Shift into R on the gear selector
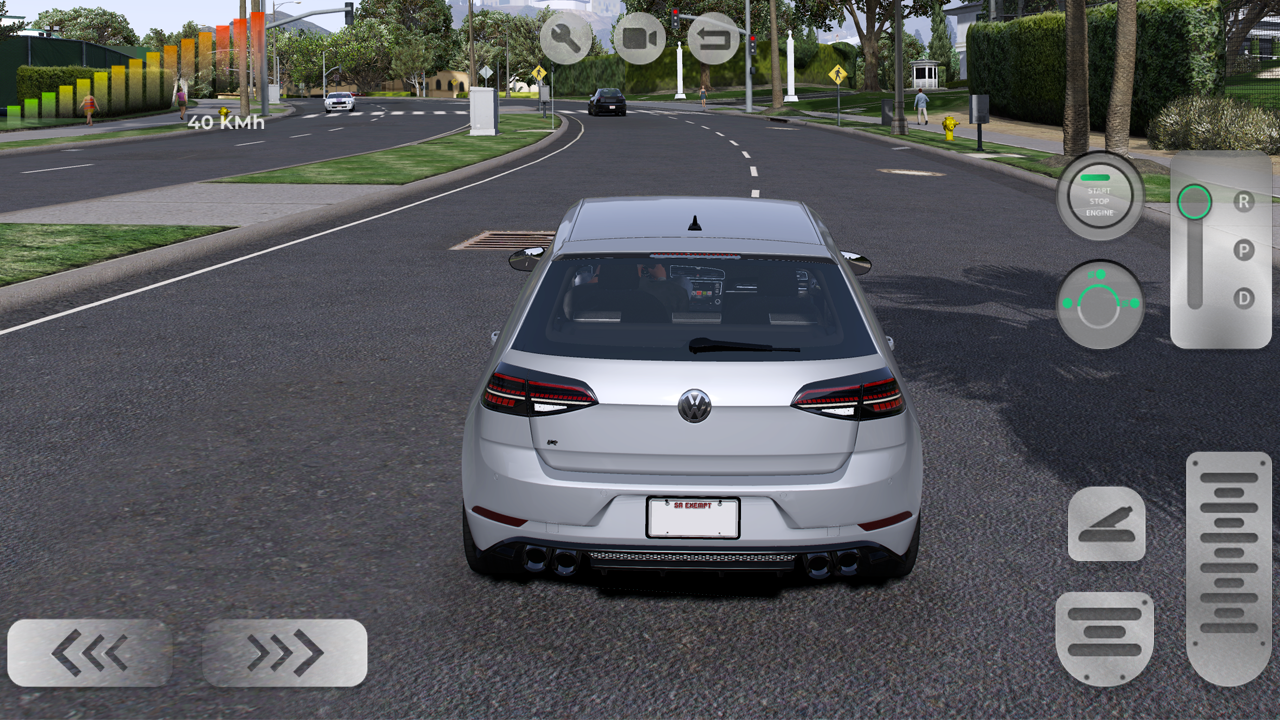Viewport: 1280px width, 720px height. [1244, 202]
